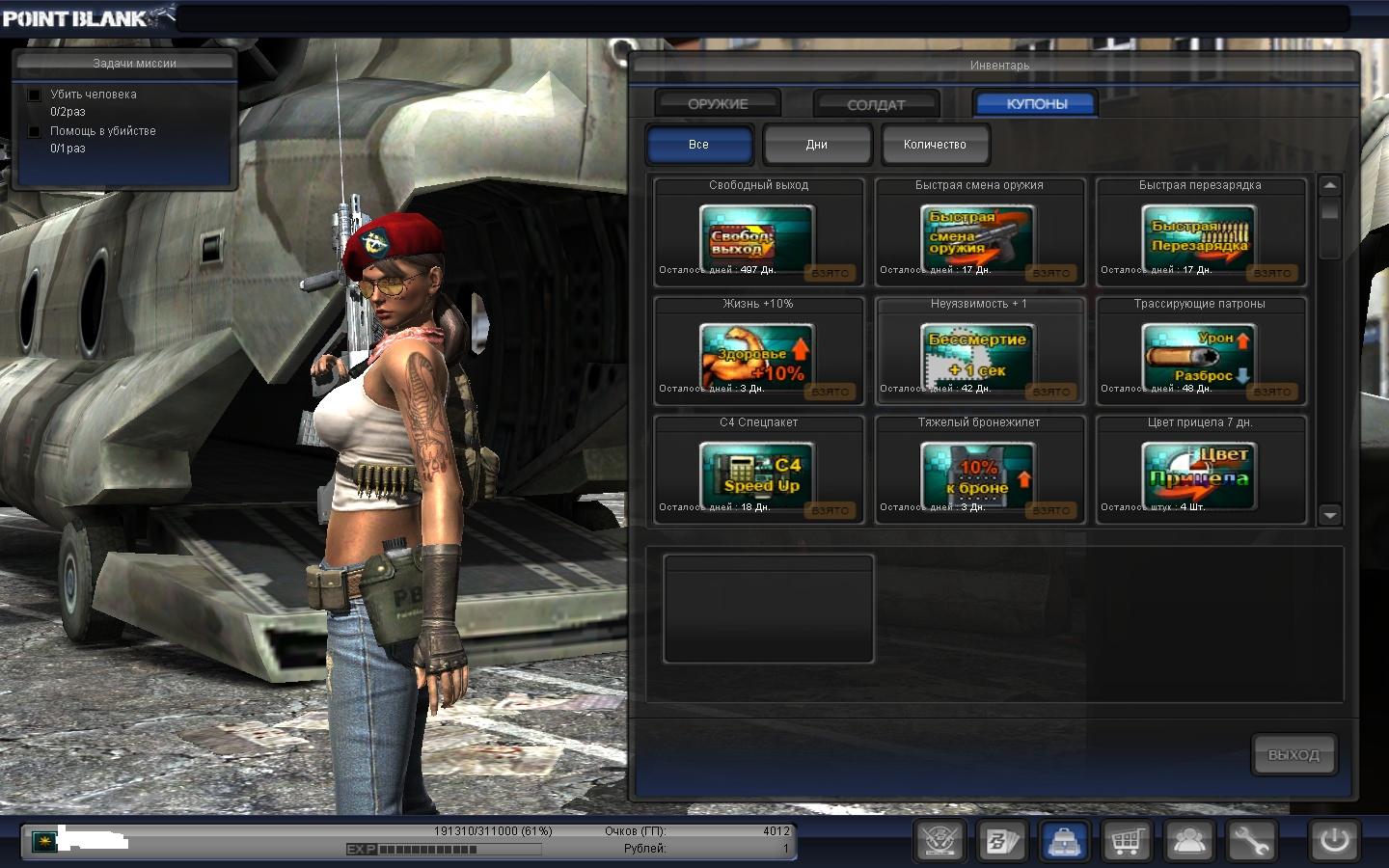Viewport: 1389px width, 868px height.
Task: Open the Солдат inventory tab
Action: [876, 104]
